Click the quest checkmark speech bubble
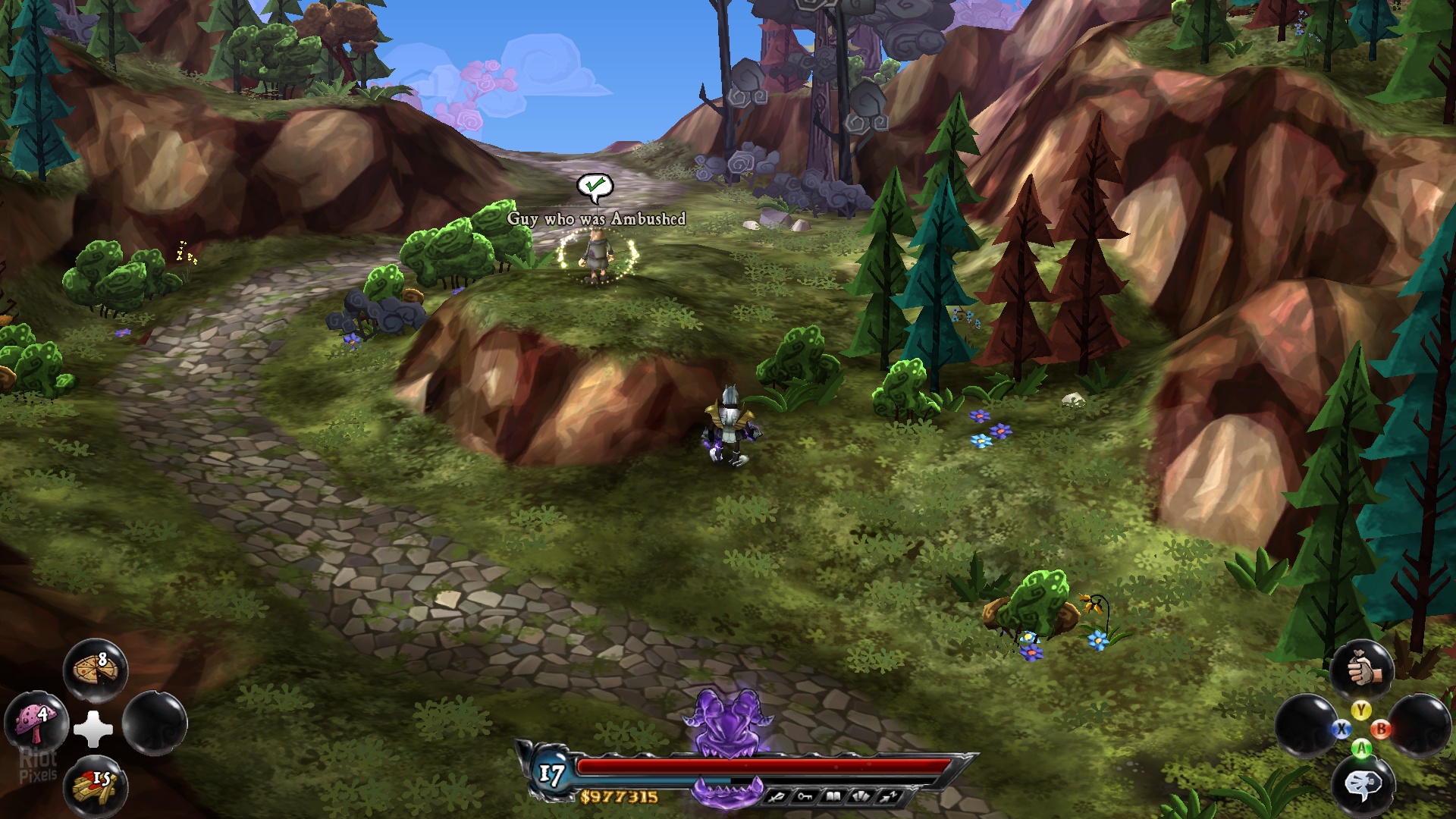The image size is (1456, 819). click(x=595, y=187)
